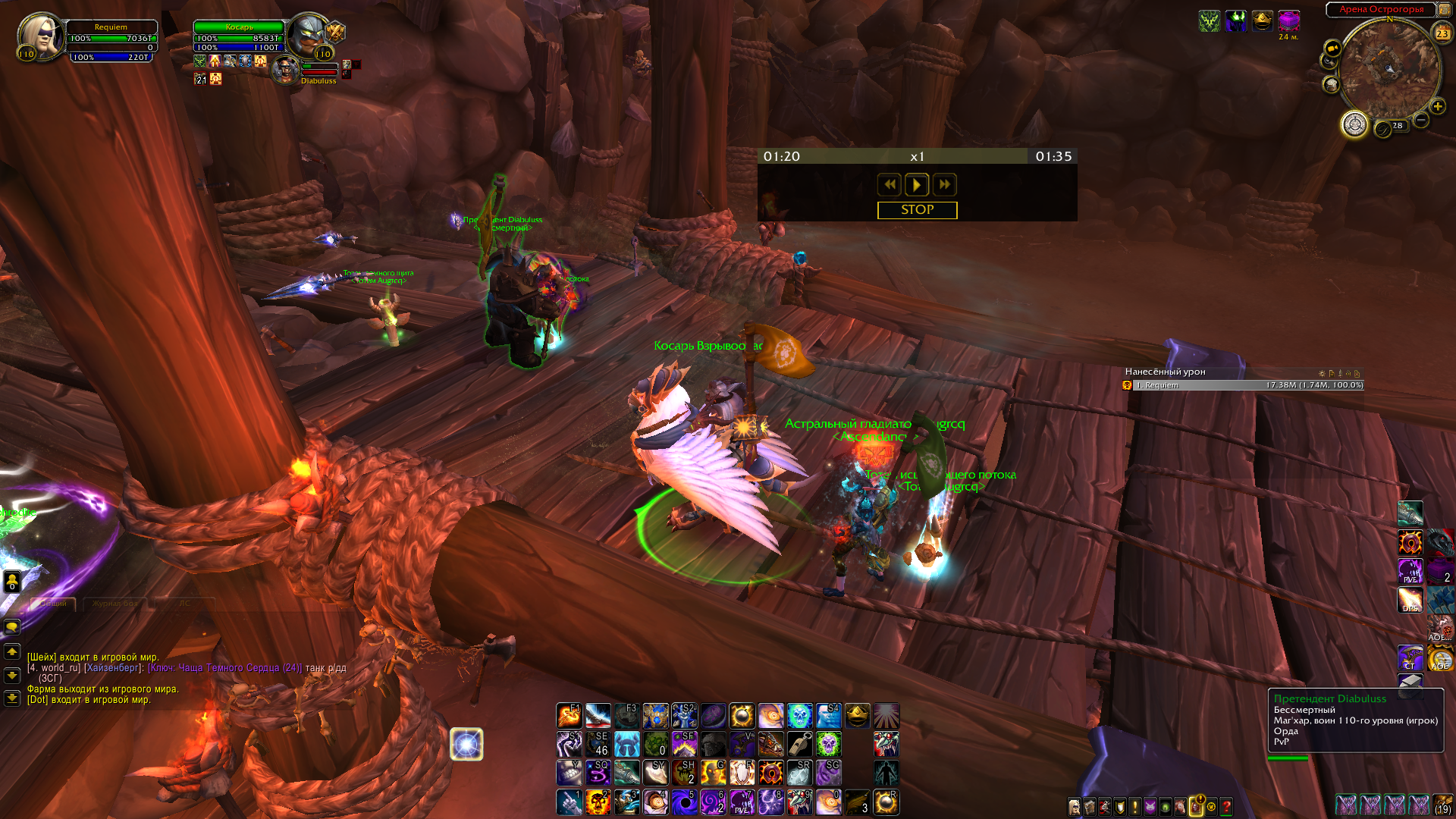Use the whistle item on action bar
Screen dimensions: 1456x819
coord(799,744)
